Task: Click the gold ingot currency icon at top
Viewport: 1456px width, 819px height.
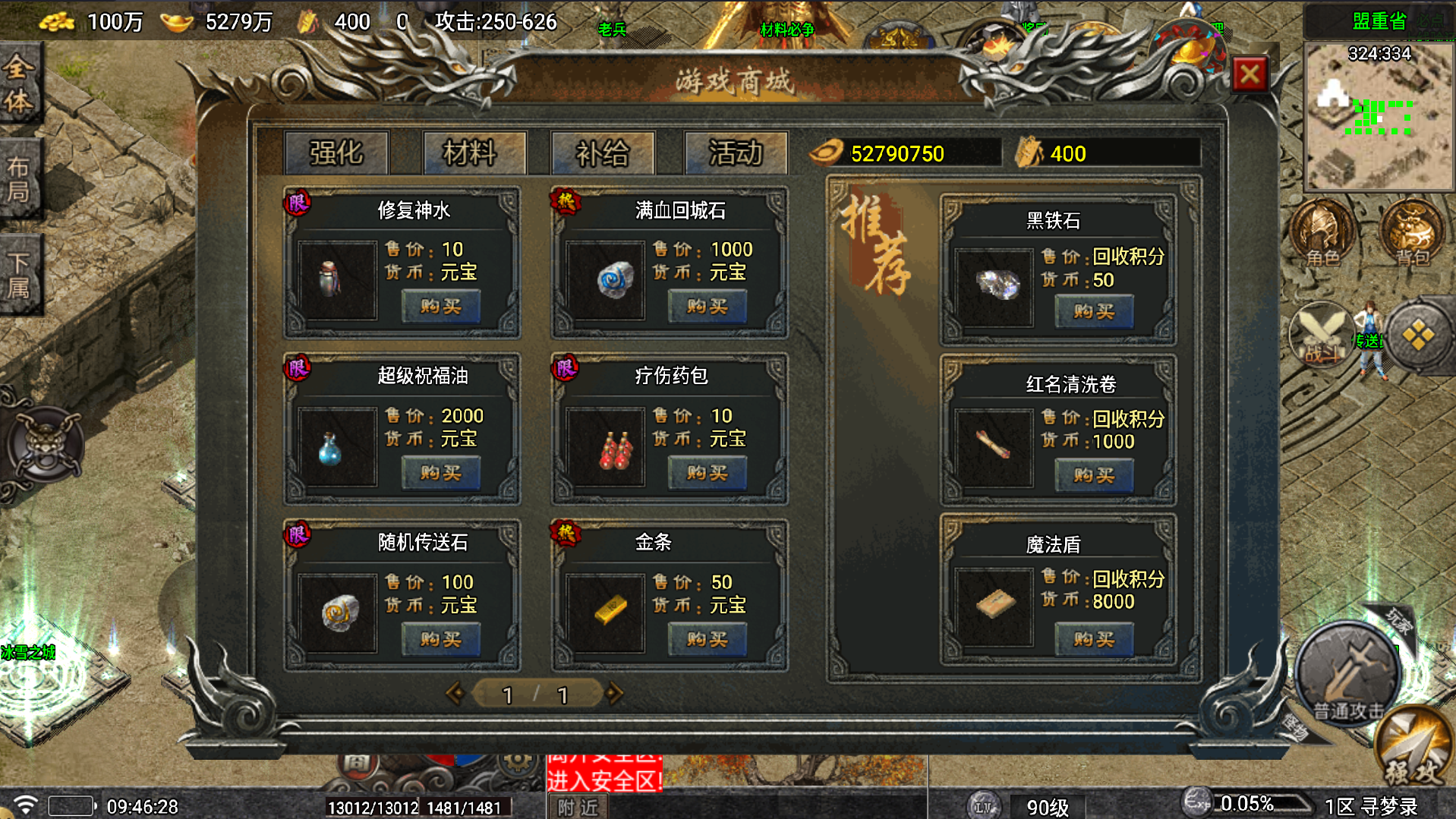Action: 177,21
